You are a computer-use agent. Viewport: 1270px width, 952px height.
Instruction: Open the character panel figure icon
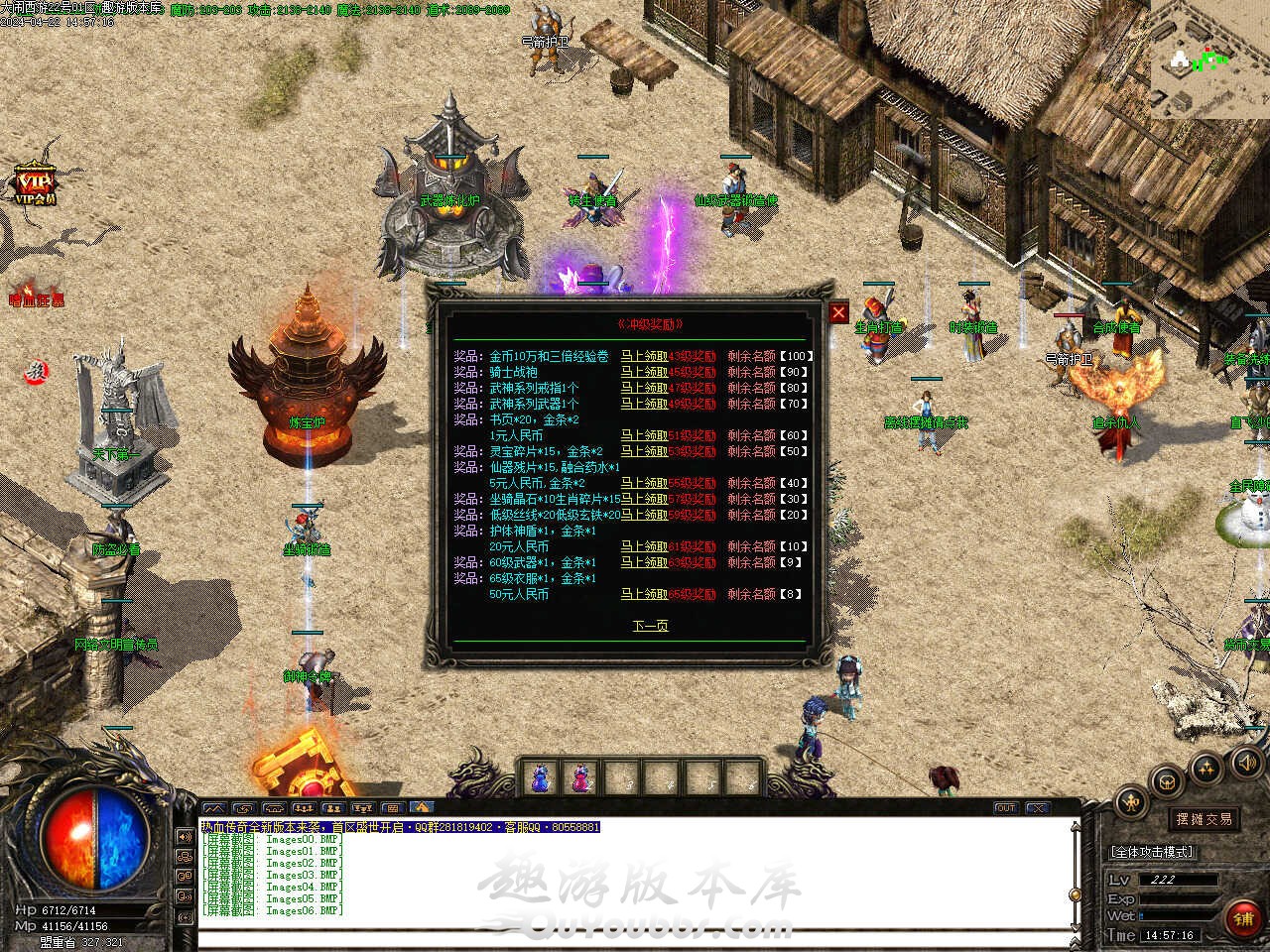click(x=1130, y=802)
